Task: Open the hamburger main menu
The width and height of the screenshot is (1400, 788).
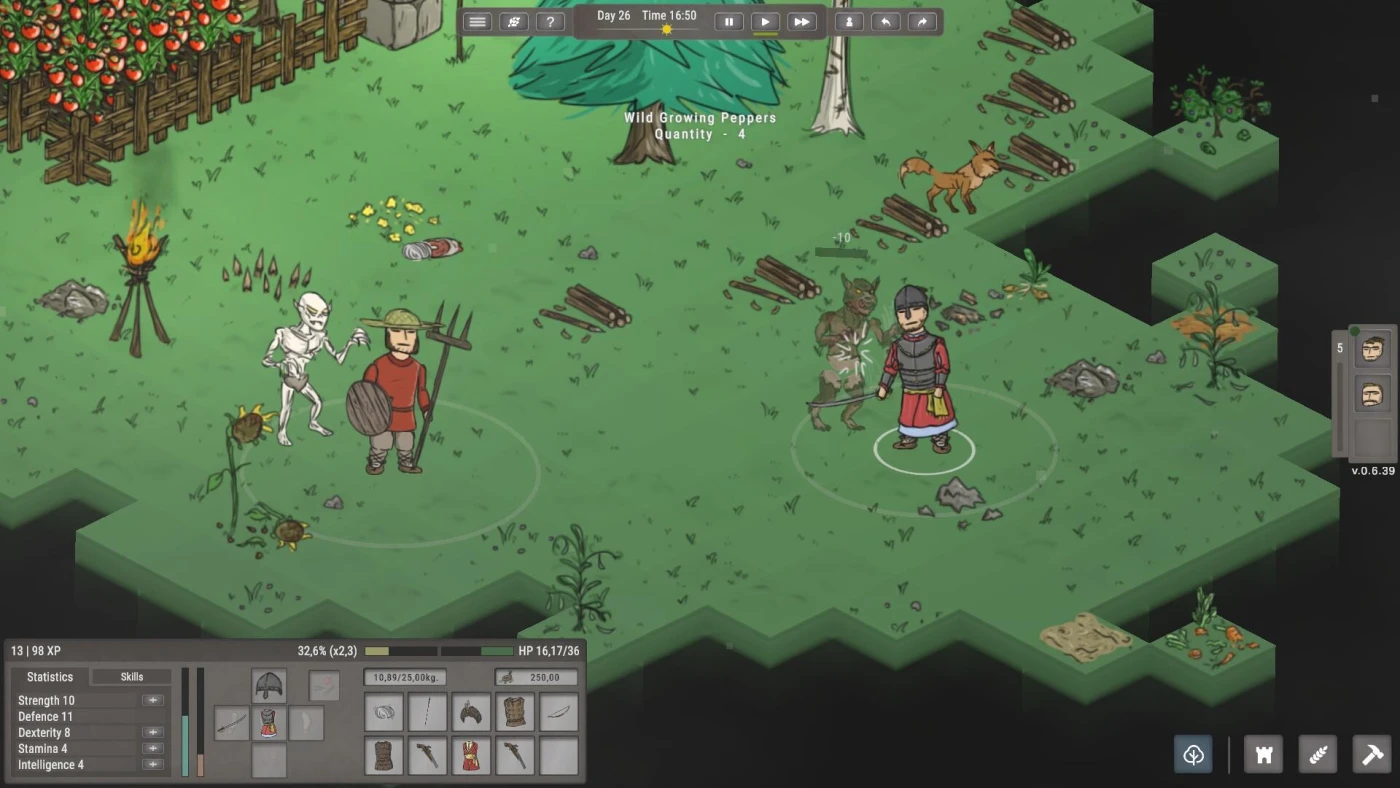Action: (x=477, y=22)
